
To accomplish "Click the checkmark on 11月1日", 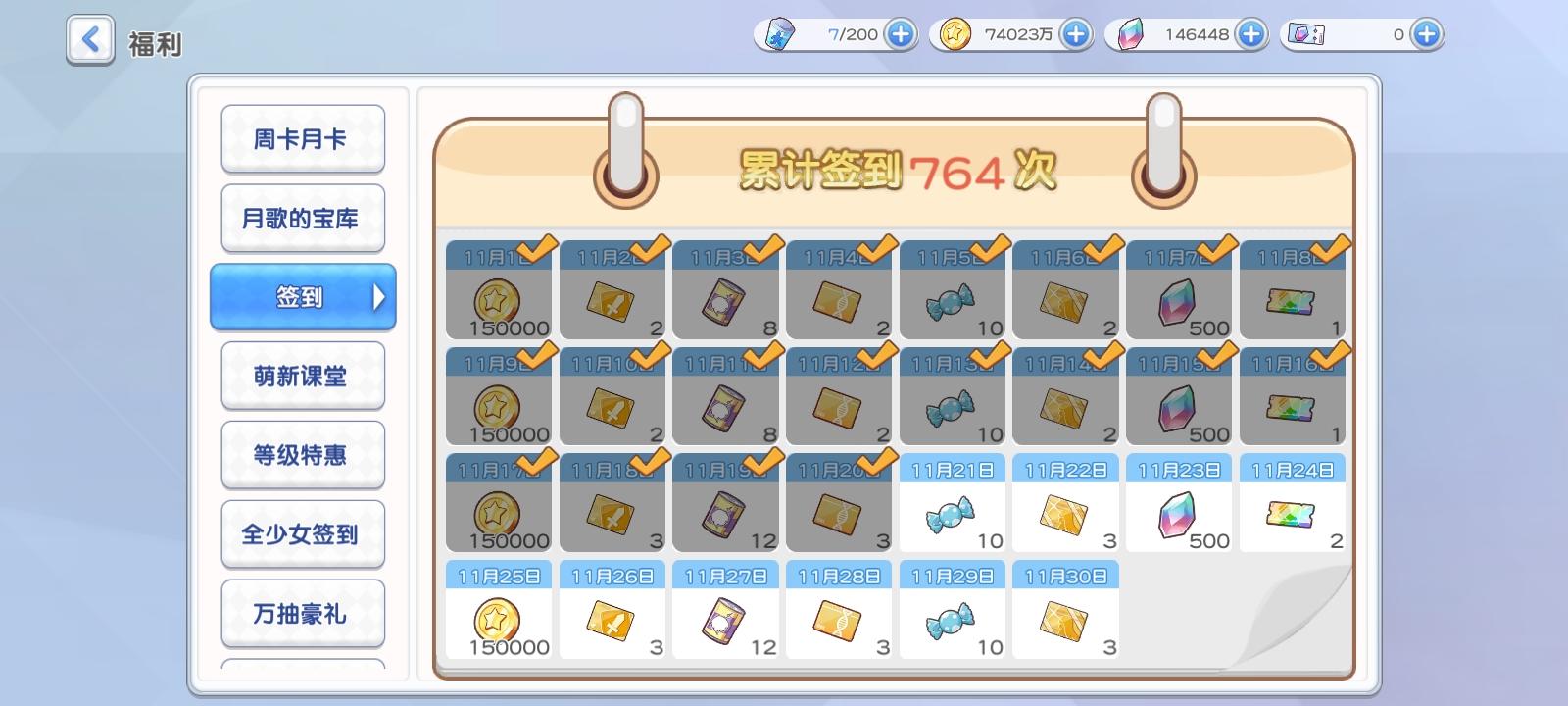I will 535,249.
